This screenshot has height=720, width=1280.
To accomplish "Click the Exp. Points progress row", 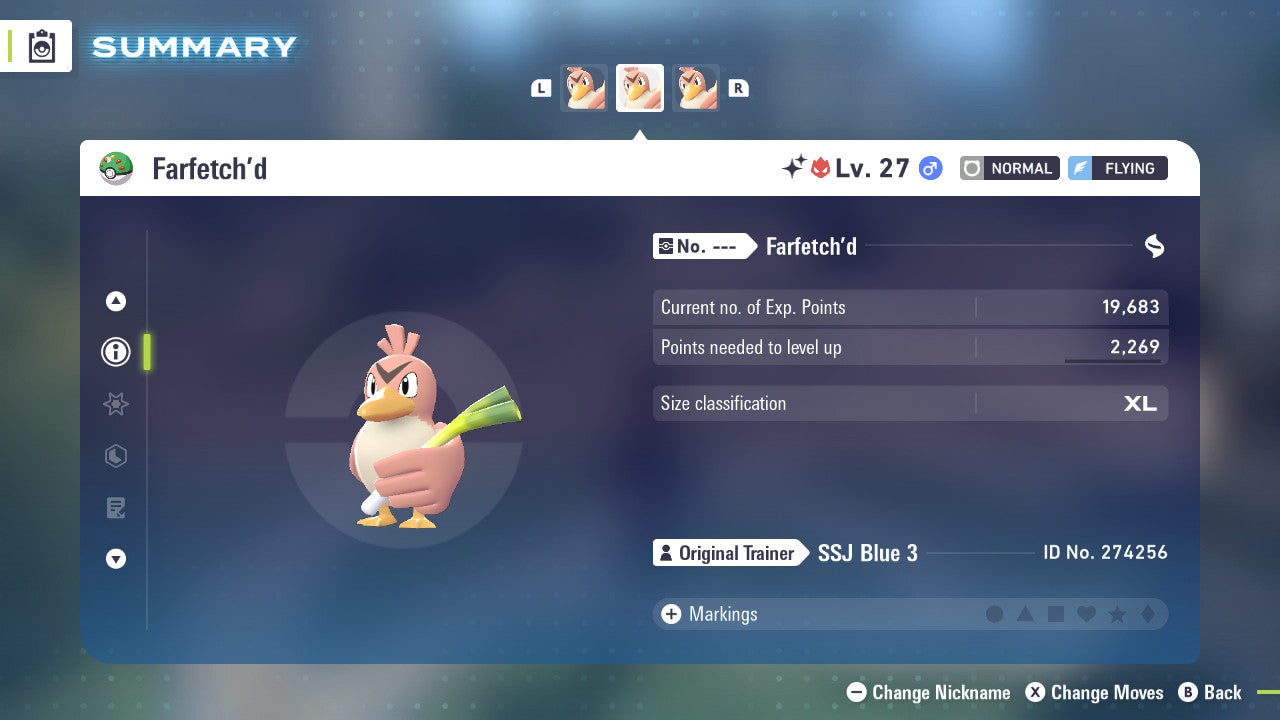I will click(910, 307).
